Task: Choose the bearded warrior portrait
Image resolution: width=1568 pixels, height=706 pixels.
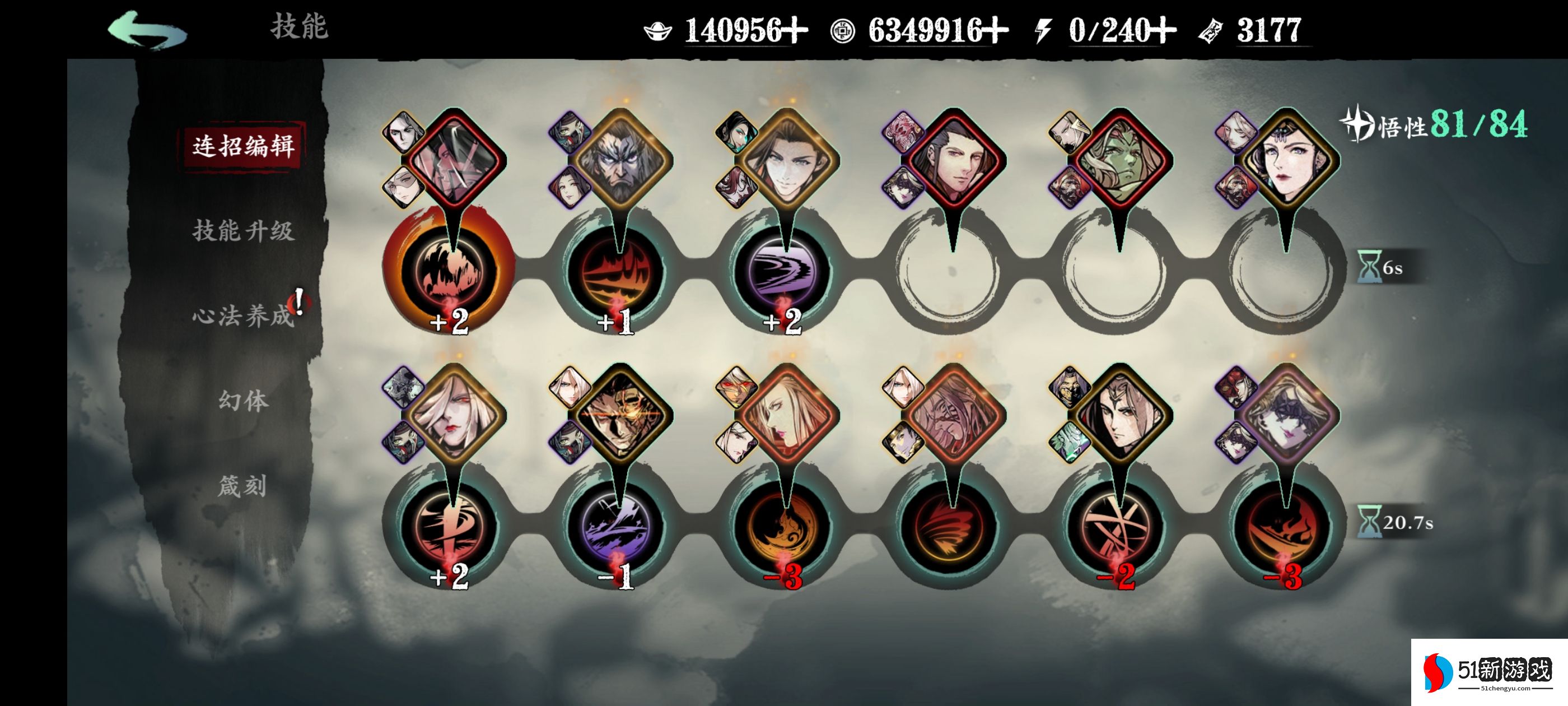Action: coord(620,159)
